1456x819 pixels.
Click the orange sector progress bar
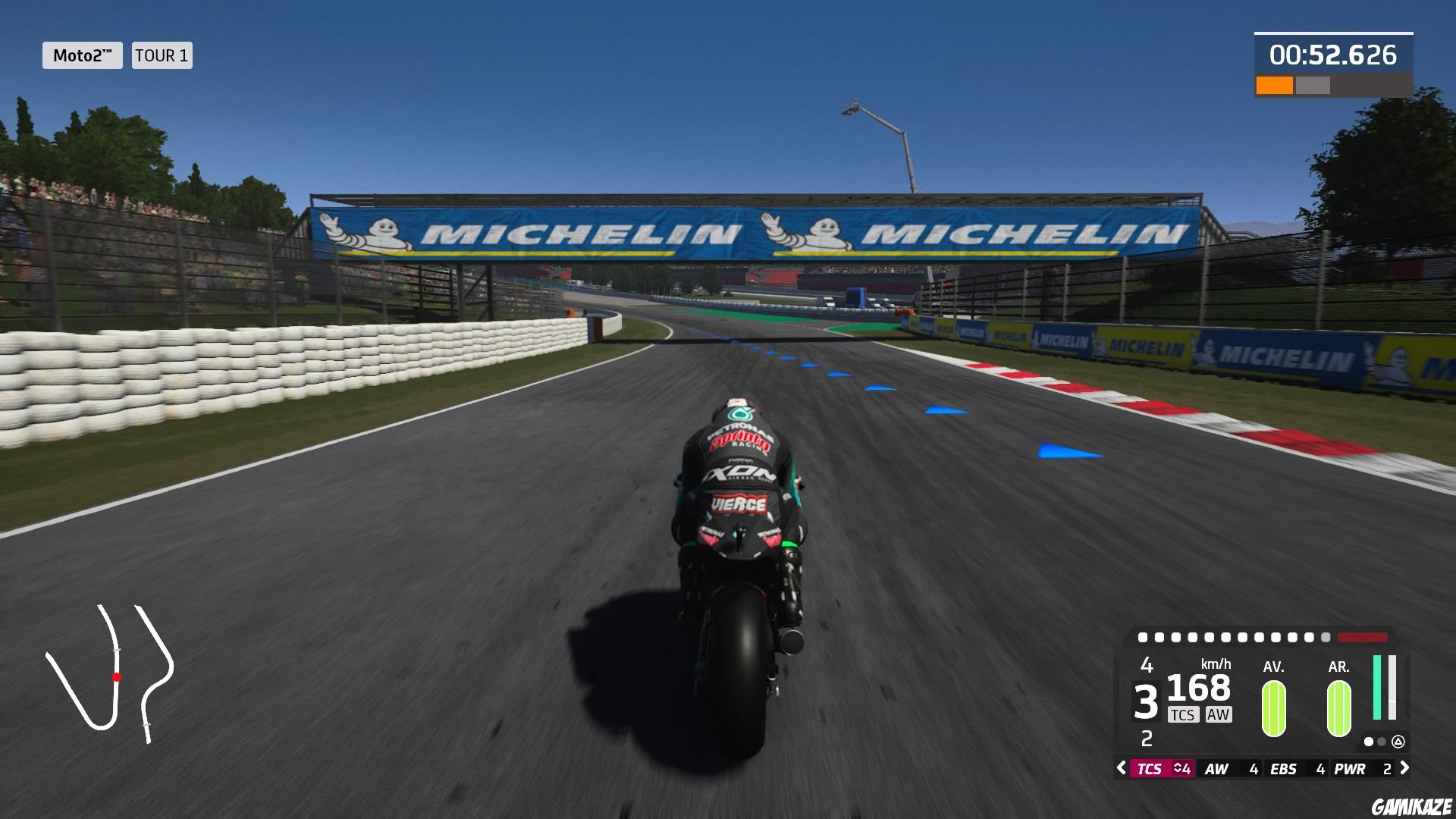[x=1276, y=83]
